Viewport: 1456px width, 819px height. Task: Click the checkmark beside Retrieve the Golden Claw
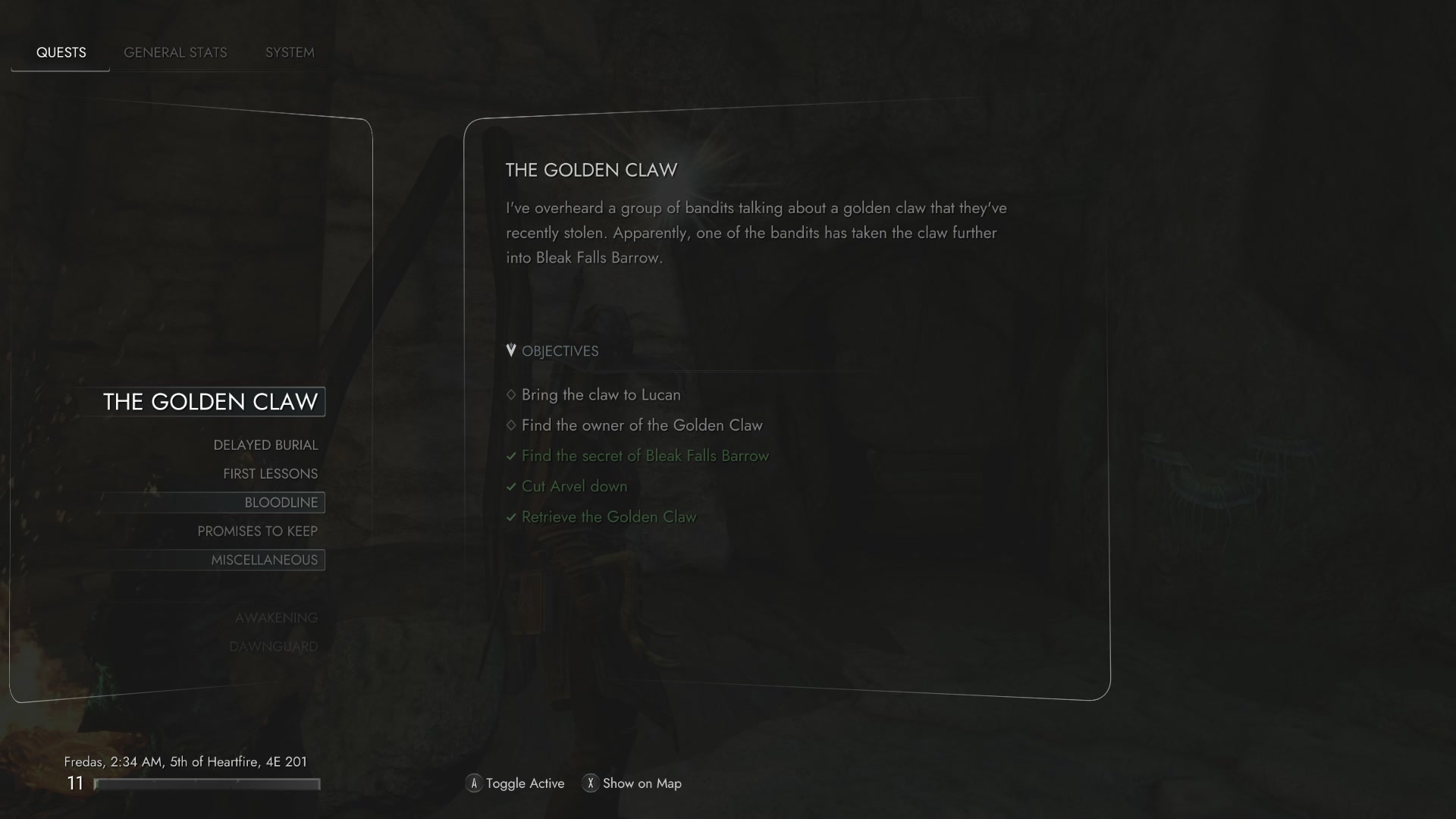(511, 516)
